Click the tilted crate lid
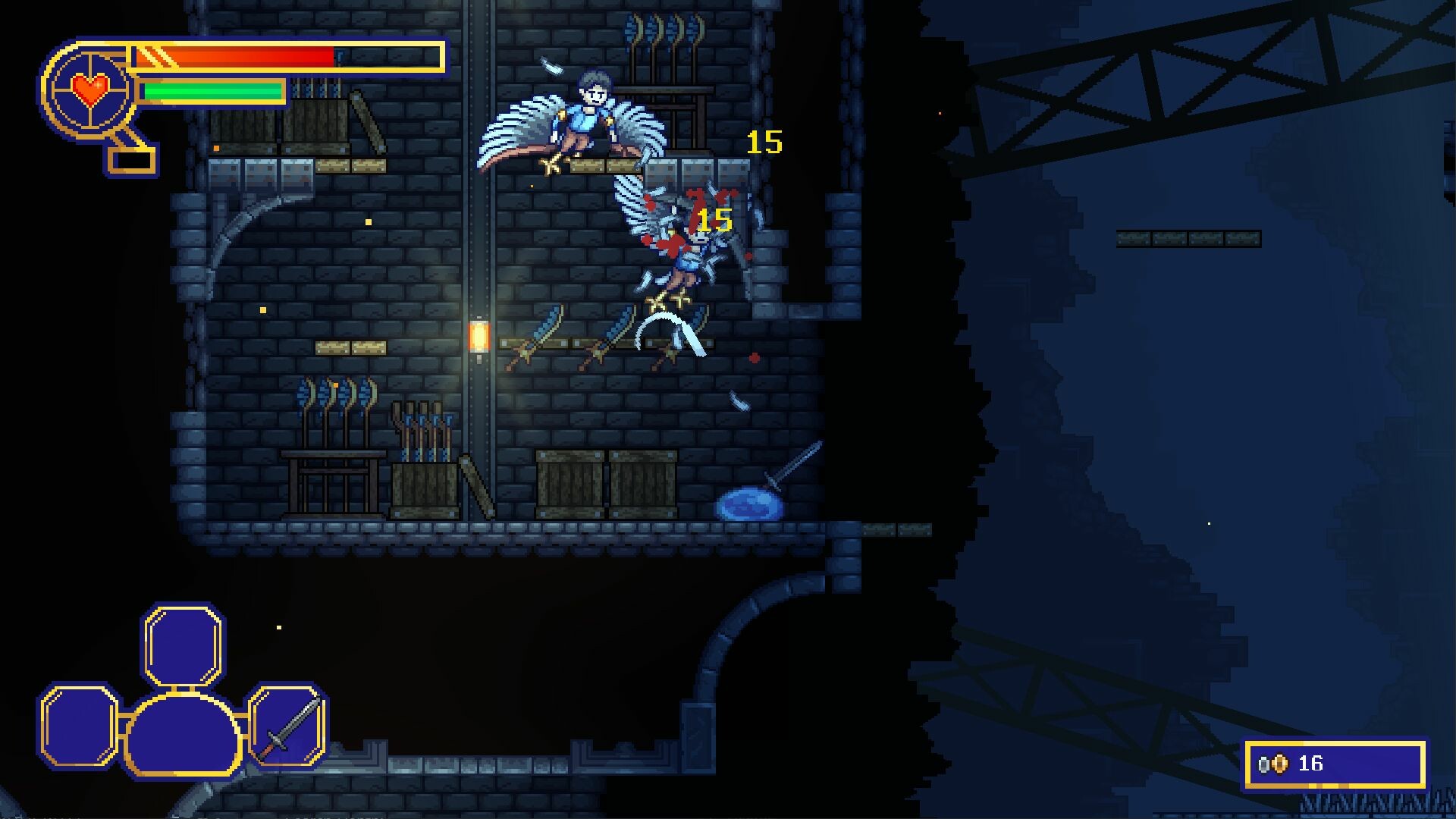This screenshot has height=819, width=1456. (x=476, y=485)
